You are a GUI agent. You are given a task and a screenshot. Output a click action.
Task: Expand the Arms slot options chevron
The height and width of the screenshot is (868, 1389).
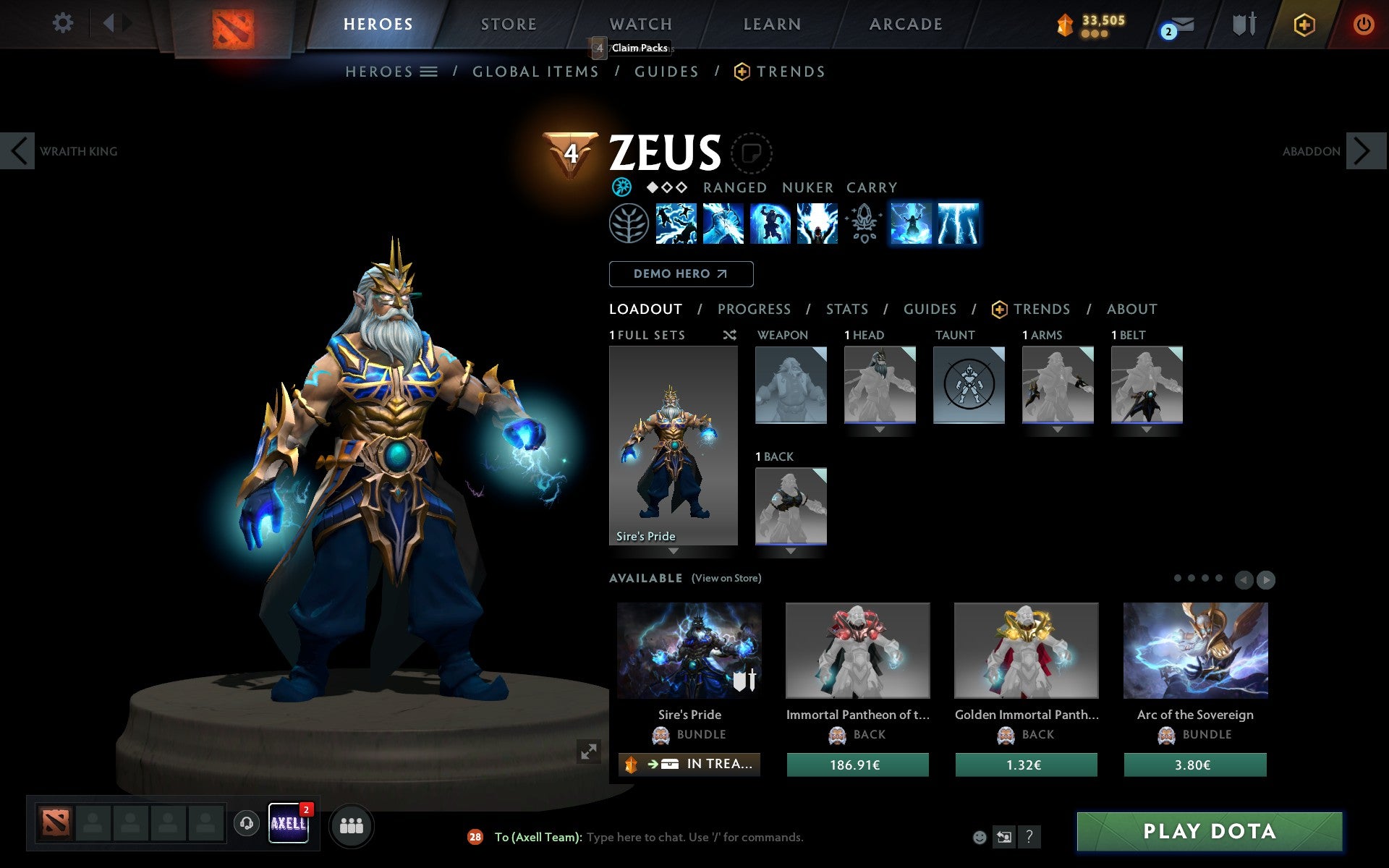click(1057, 428)
